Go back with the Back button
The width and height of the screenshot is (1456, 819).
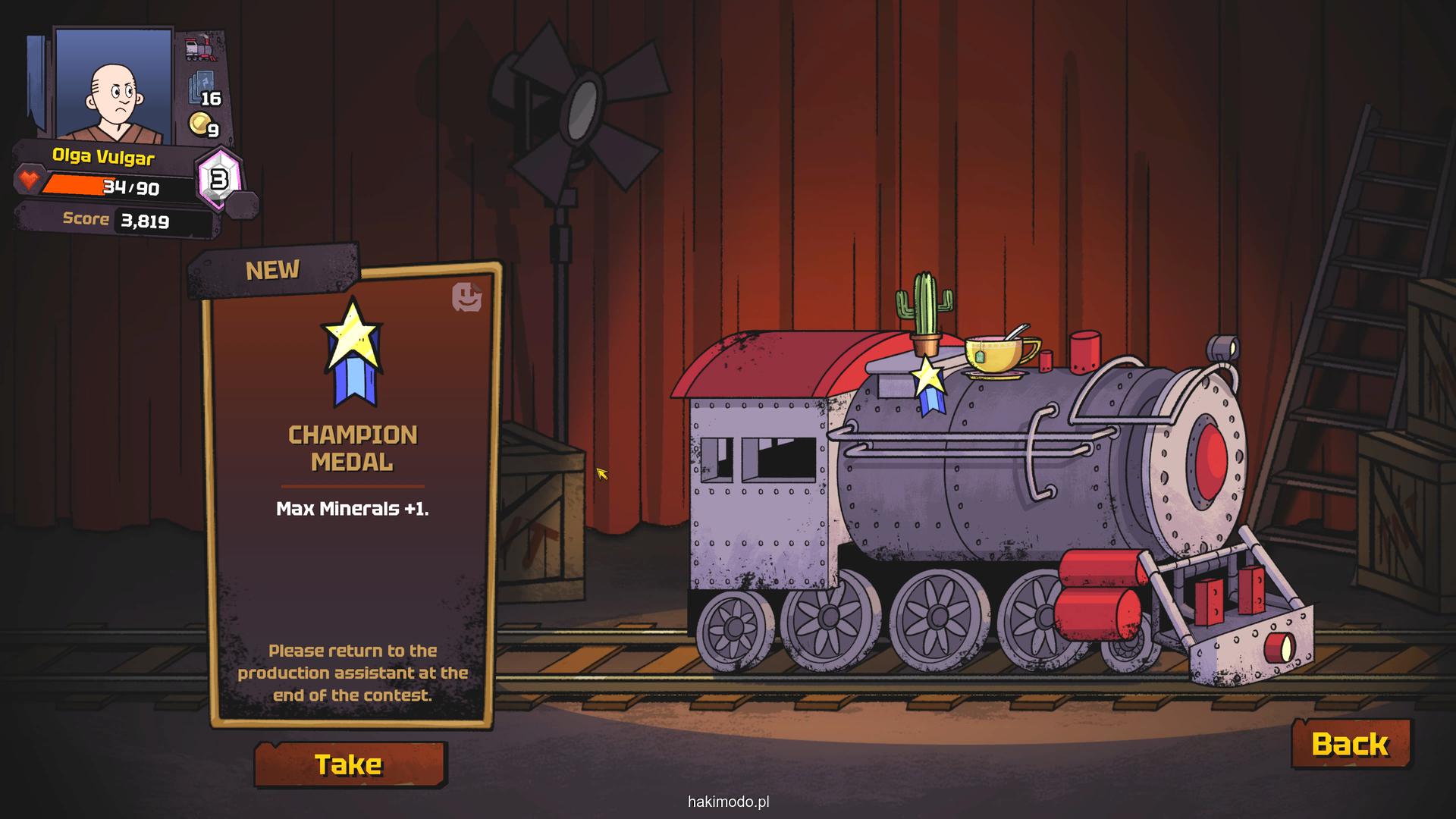coord(1350,744)
